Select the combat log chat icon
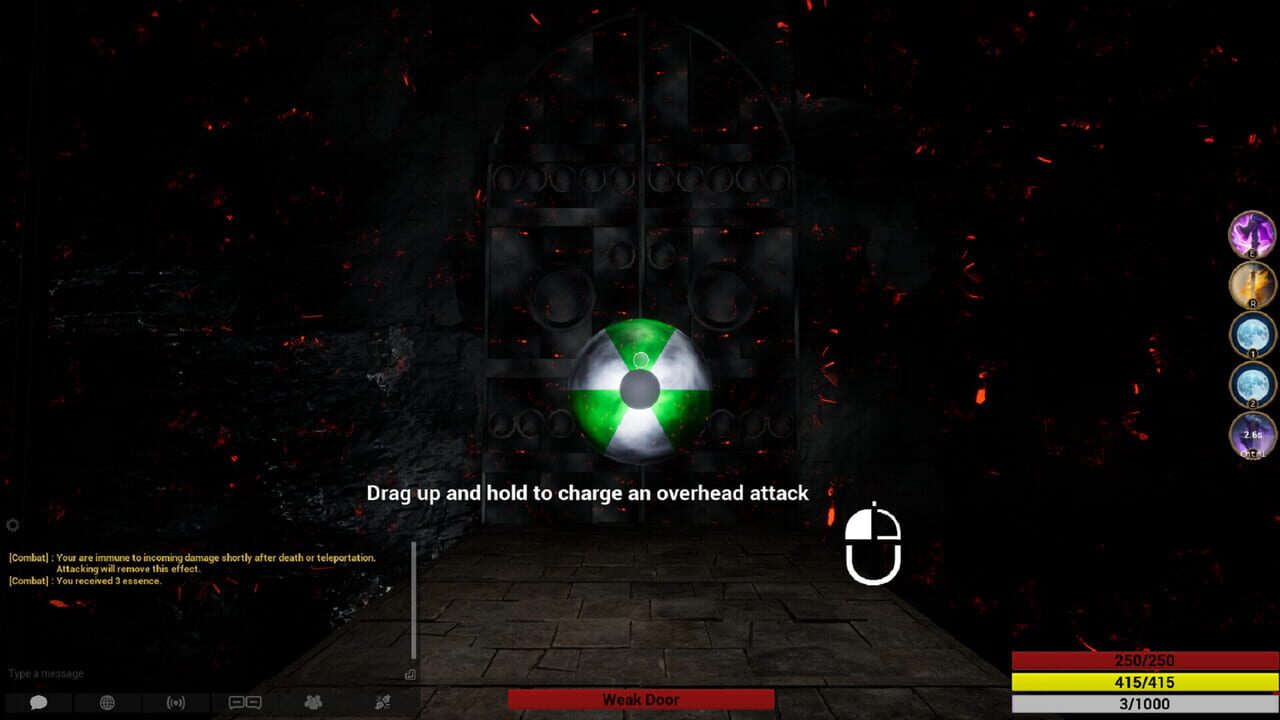 point(383,701)
